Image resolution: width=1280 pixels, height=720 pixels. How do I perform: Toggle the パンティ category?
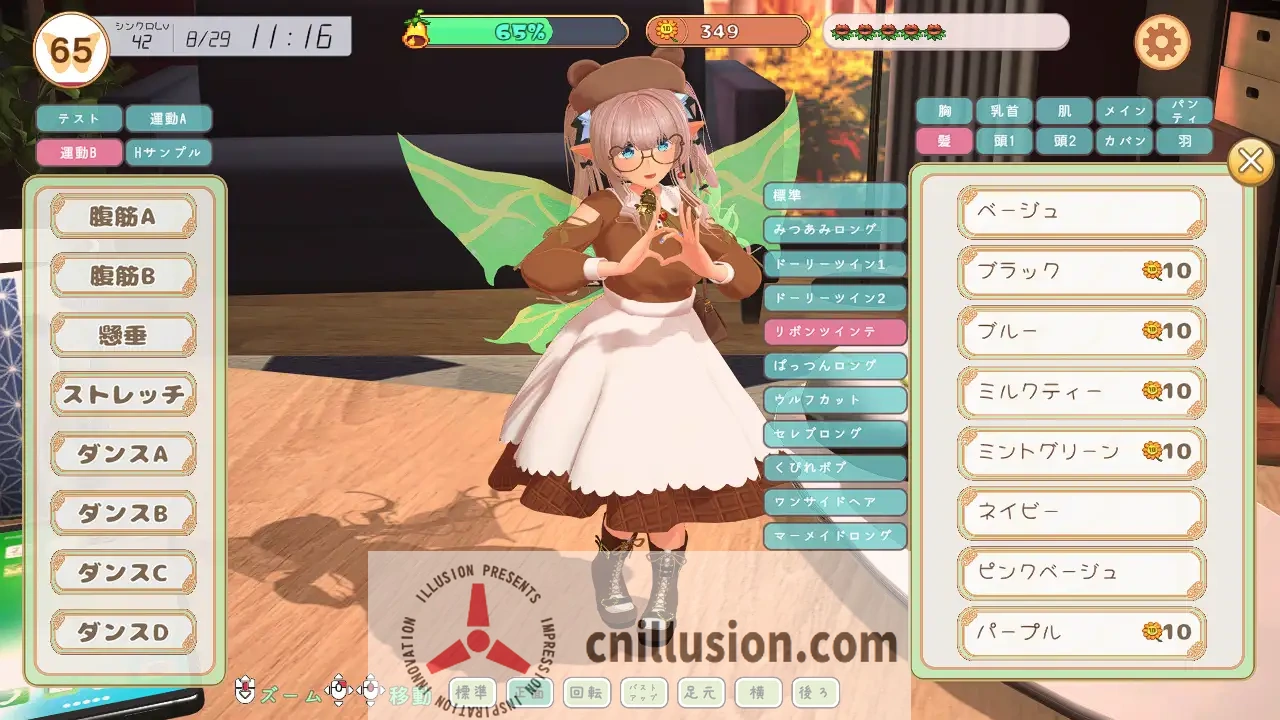(x=1185, y=111)
